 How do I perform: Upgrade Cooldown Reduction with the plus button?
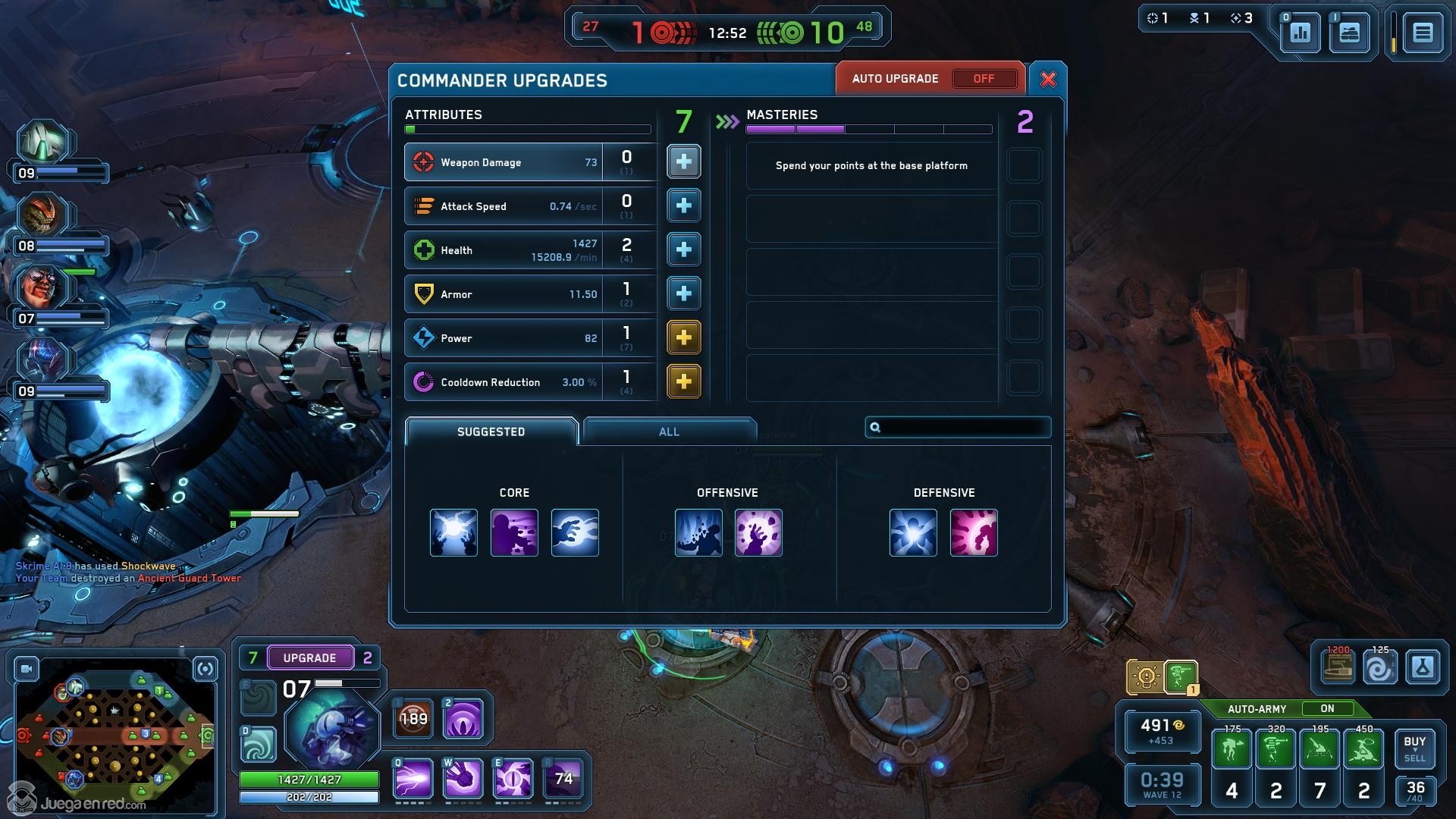[x=683, y=381]
